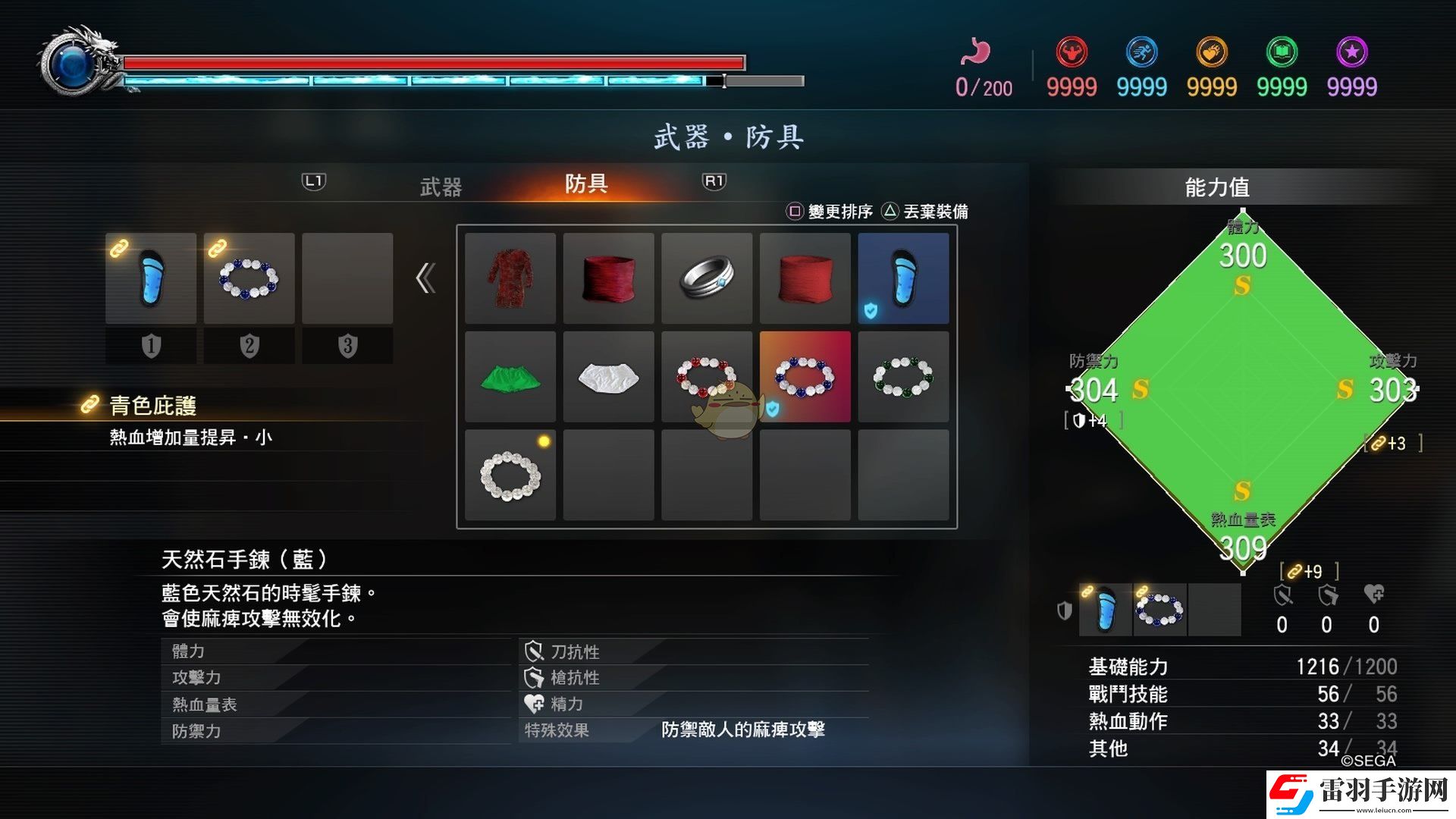Select empty equipment slot 3
Screen dimensions: 1456x819
348,278
